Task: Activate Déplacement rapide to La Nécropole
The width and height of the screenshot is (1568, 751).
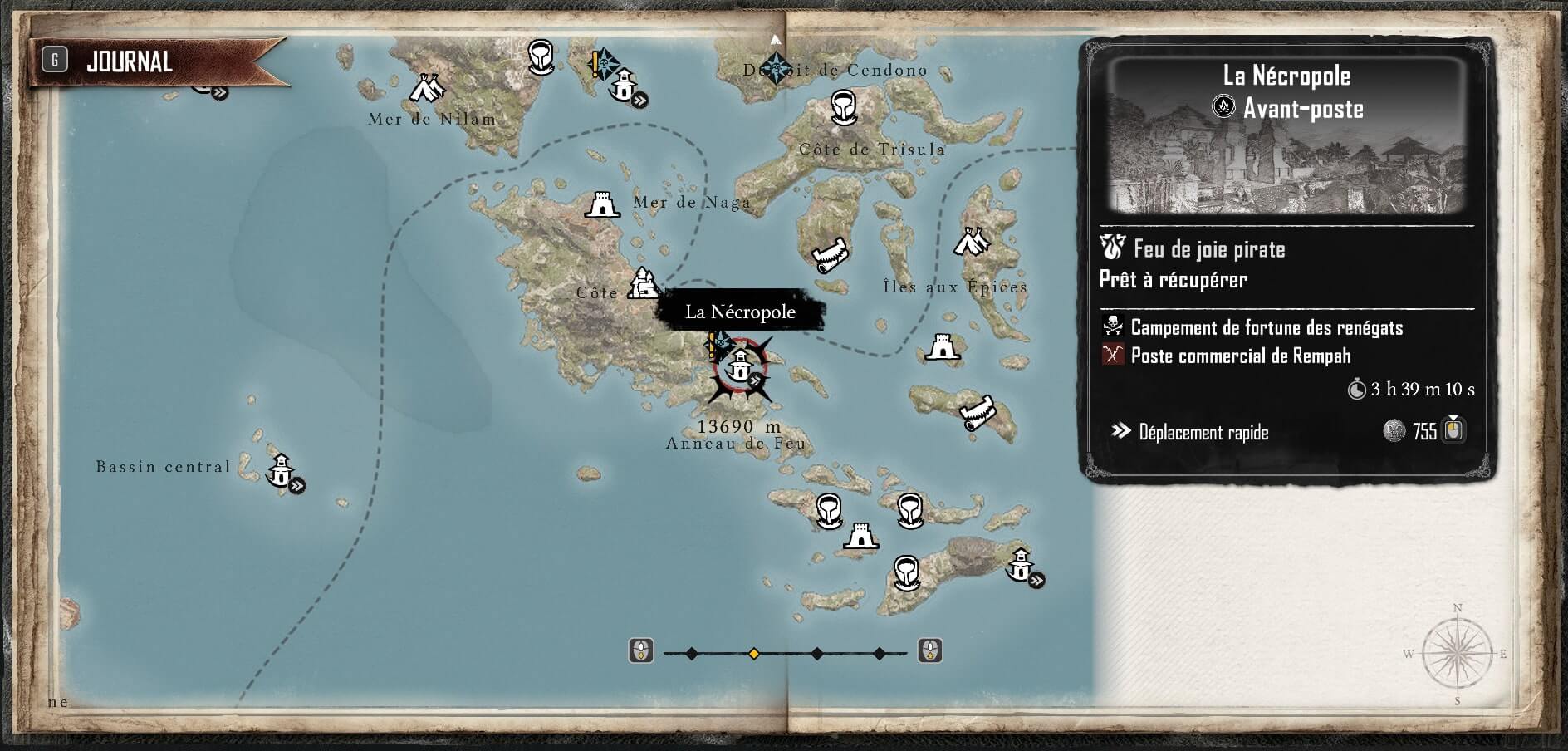Action: 1203,432
